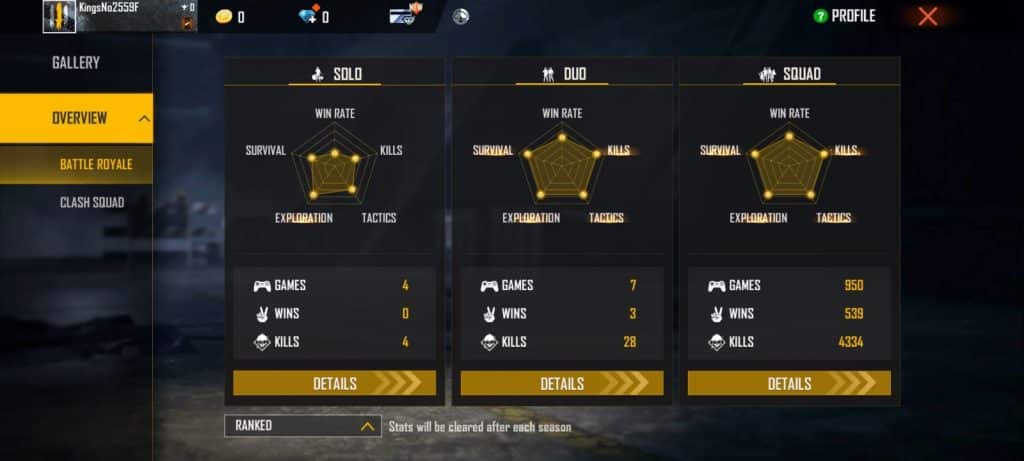This screenshot has height=461, width=1024.
Task: Open the Gallery section
Action: [76, 63]
